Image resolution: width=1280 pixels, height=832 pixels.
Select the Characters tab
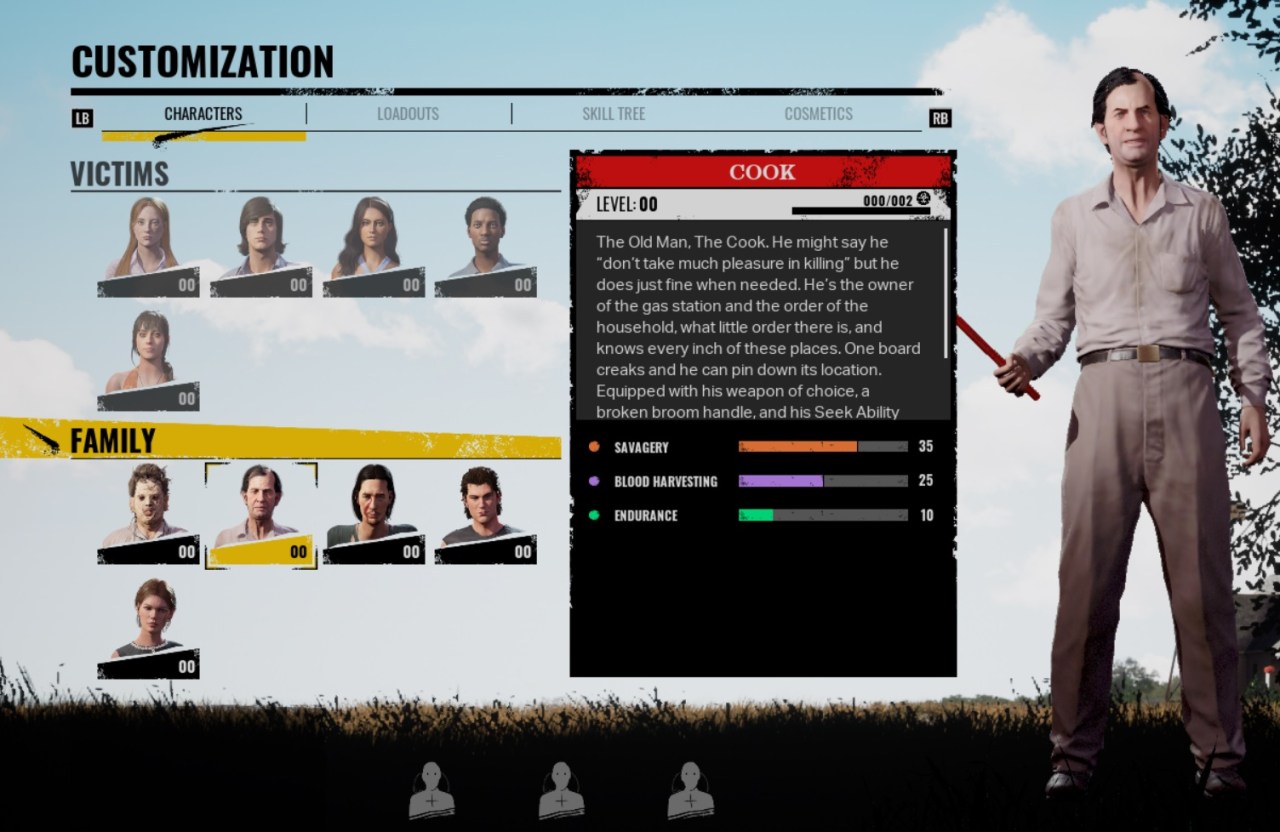(x=203, y=113)
